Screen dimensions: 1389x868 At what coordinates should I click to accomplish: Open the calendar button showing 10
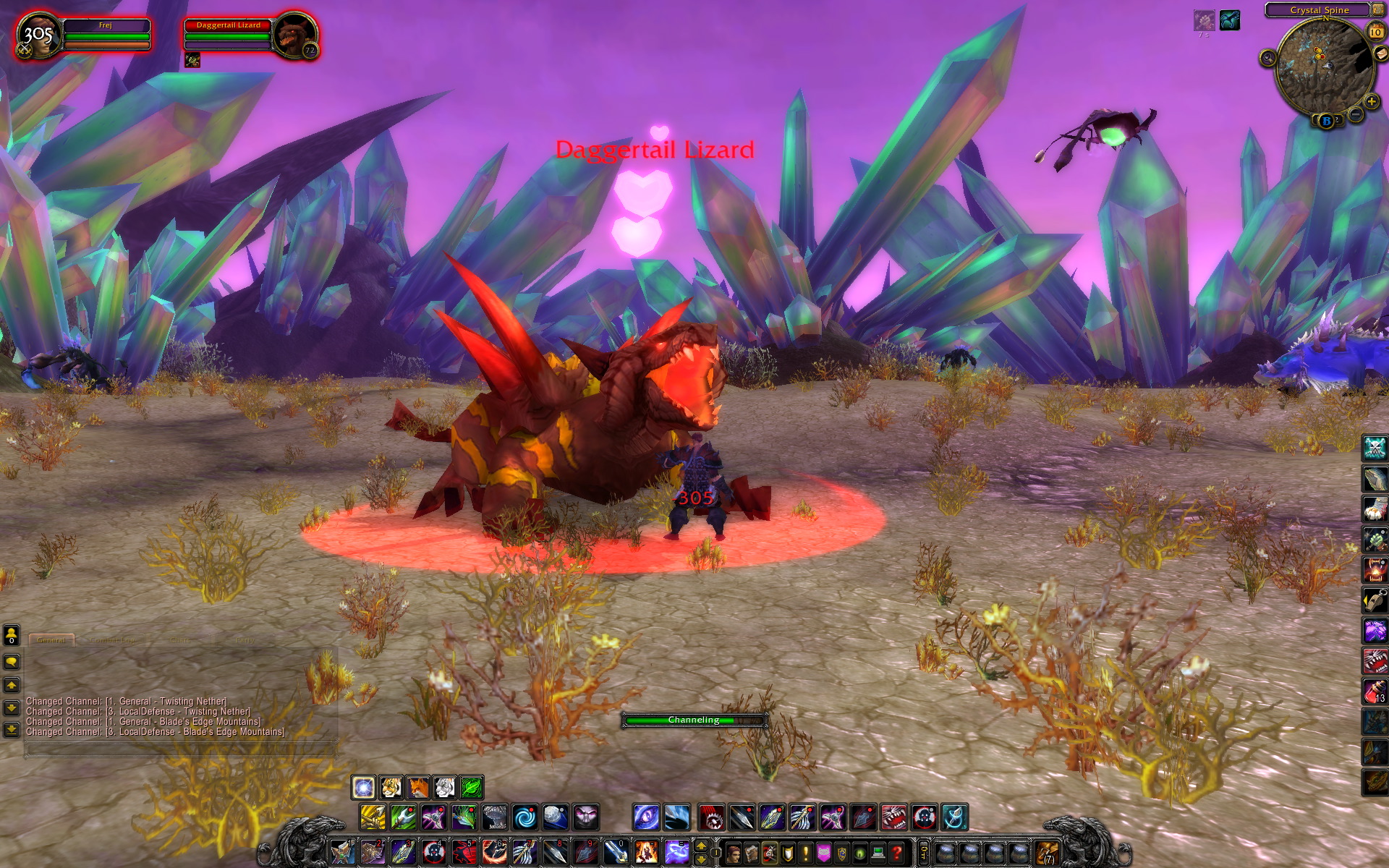click(x=1375, y=32)
